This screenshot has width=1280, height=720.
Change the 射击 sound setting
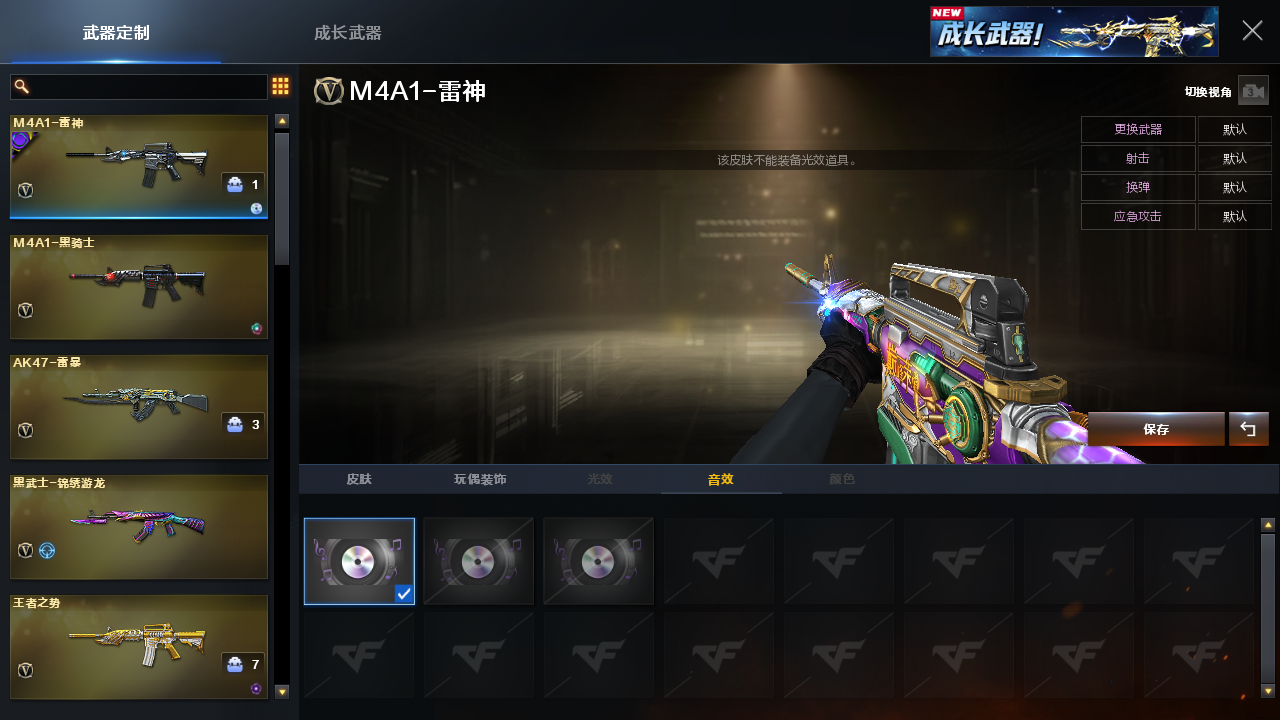pyautogui.click(x=1138, y=159)
